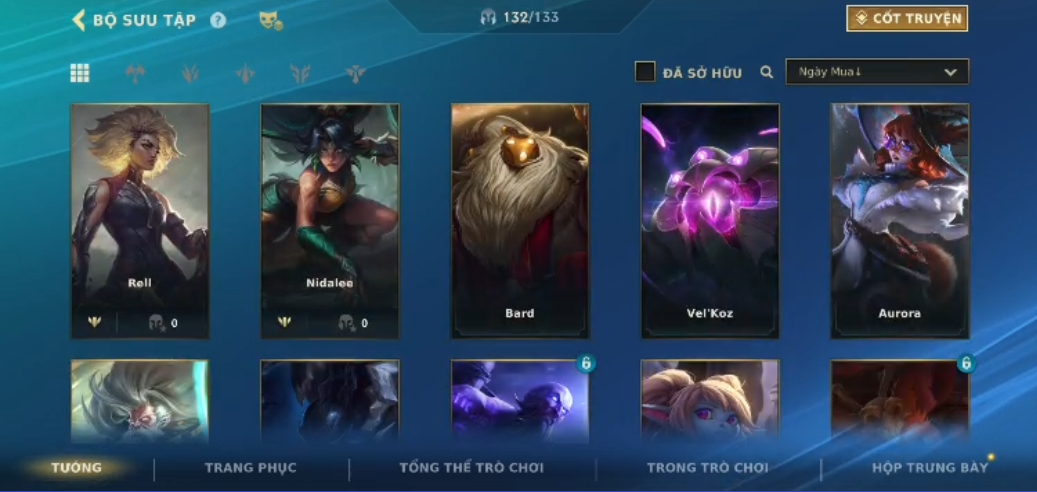Go back from Bộ Sưu Tập screen
Screen dimensions: 1037x492
pyautogui.click(x=79, y=20)
